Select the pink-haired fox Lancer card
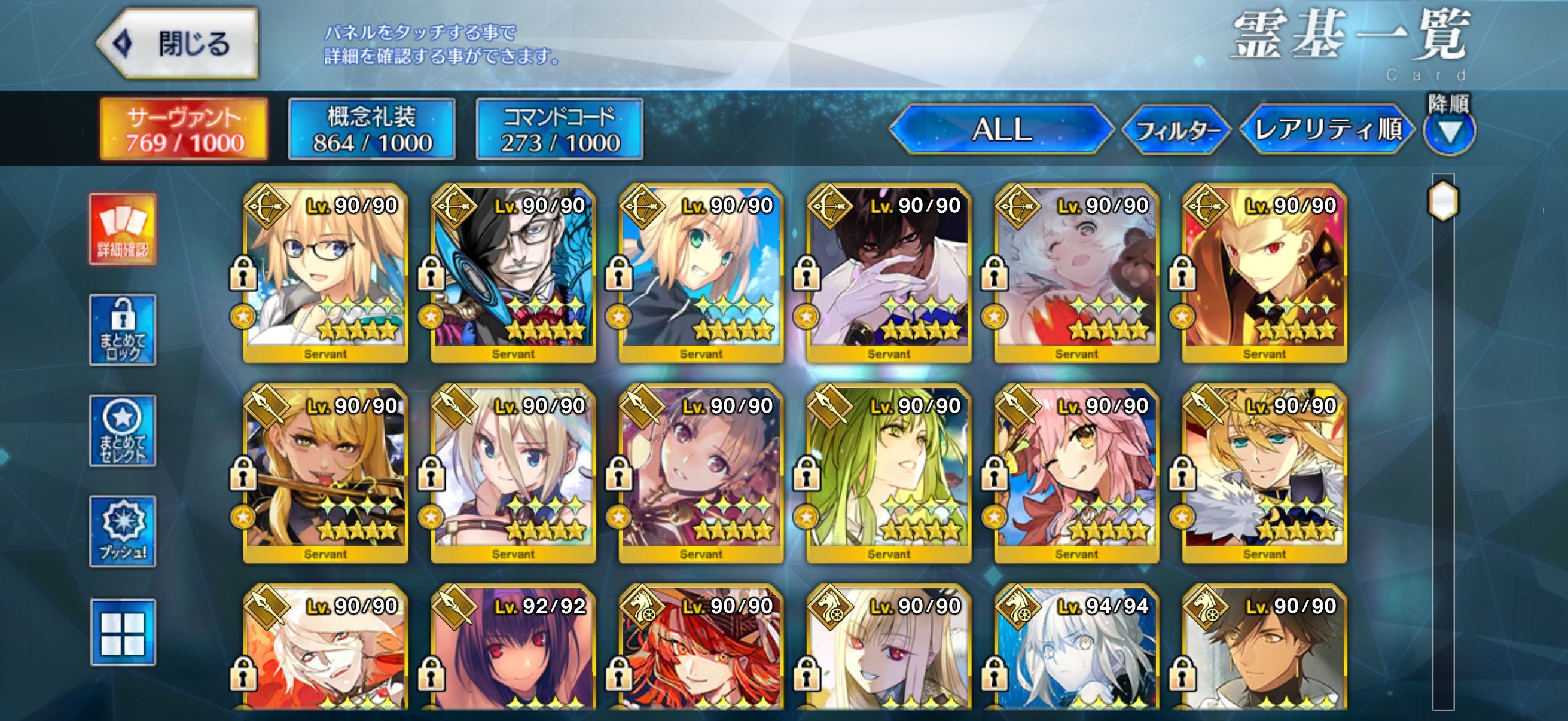Screen dimensions: 1568x721 pyautogui.click(x=1076, y=474)
